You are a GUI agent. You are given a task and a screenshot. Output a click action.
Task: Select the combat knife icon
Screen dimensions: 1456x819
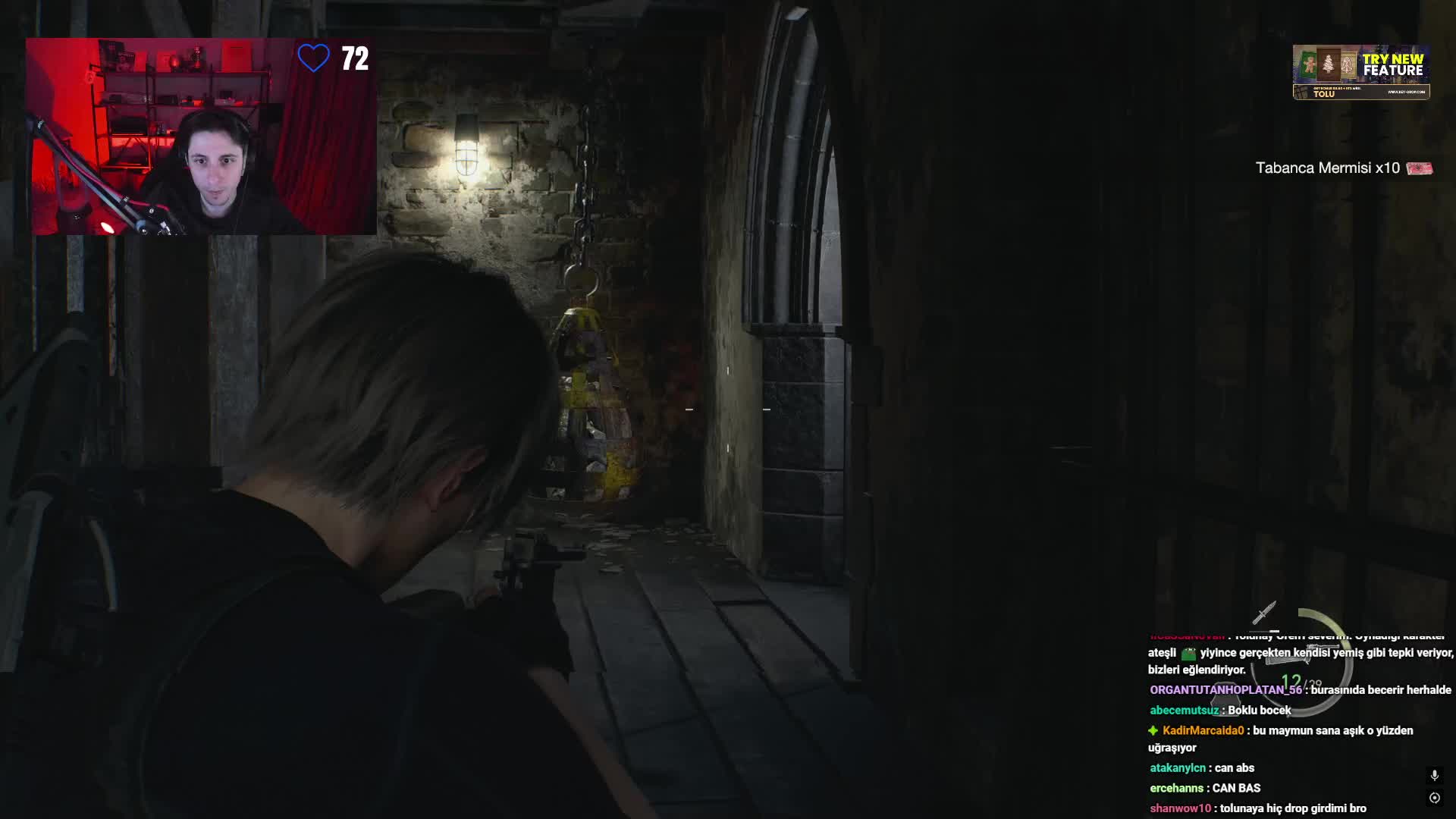1264,613
